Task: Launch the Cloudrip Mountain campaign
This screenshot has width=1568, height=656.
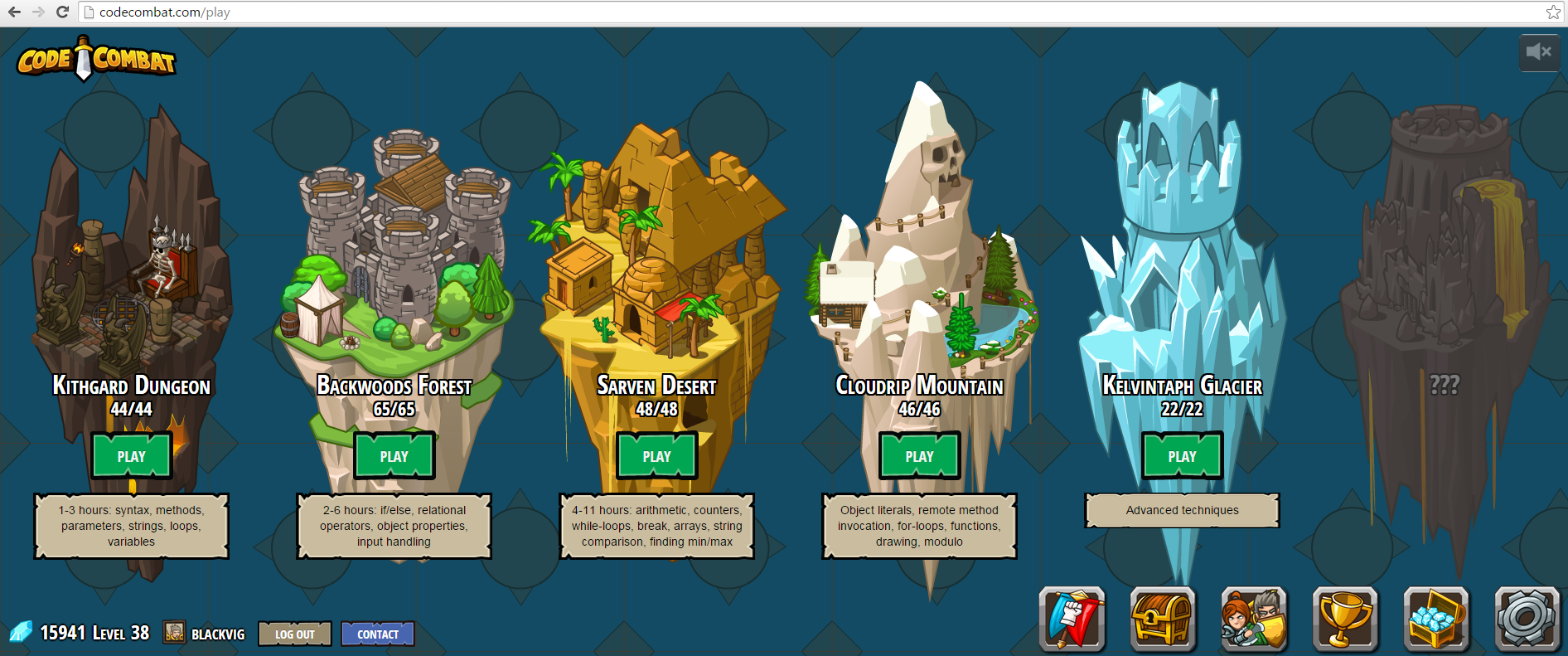Action: coord(919,456)
